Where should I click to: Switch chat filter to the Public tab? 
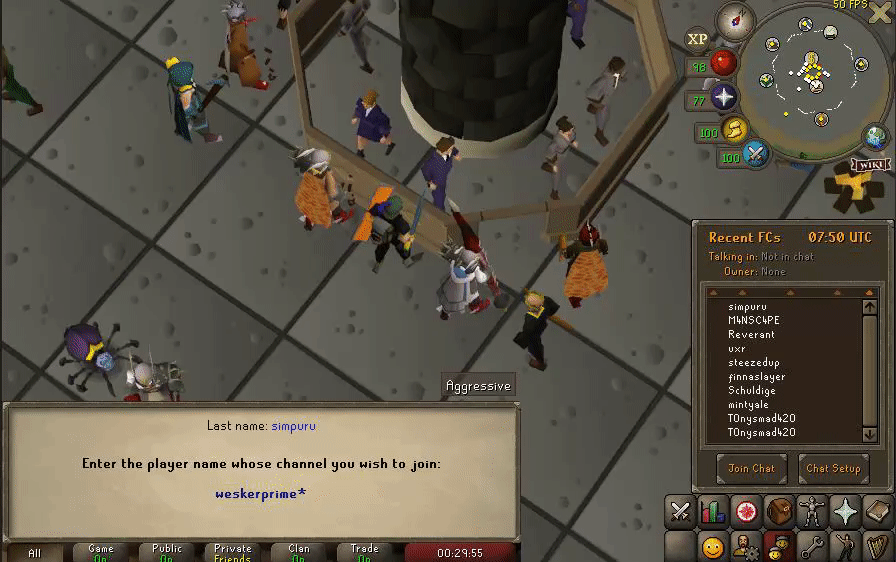point(167,552)
